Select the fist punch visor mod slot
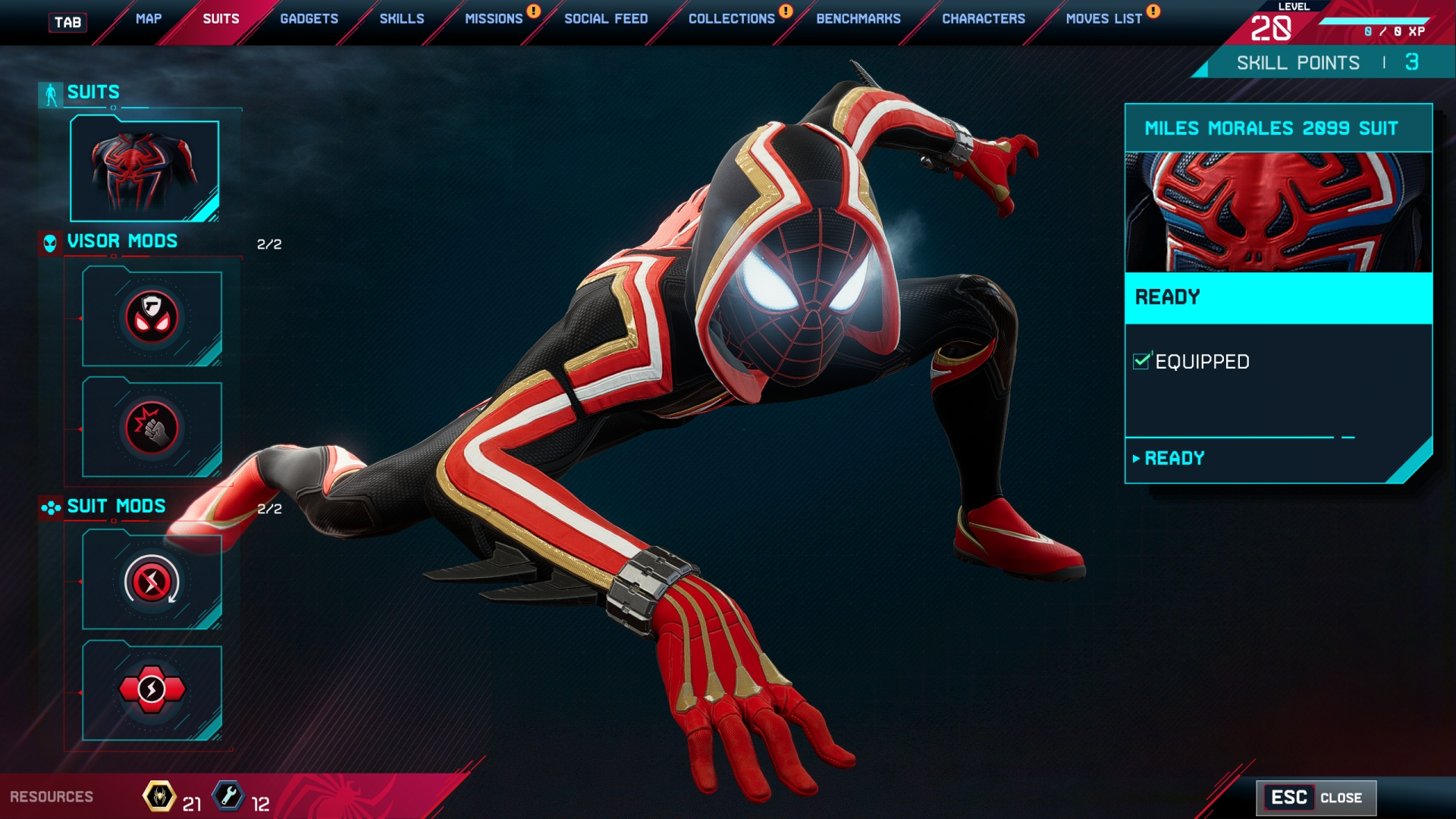 152,428
